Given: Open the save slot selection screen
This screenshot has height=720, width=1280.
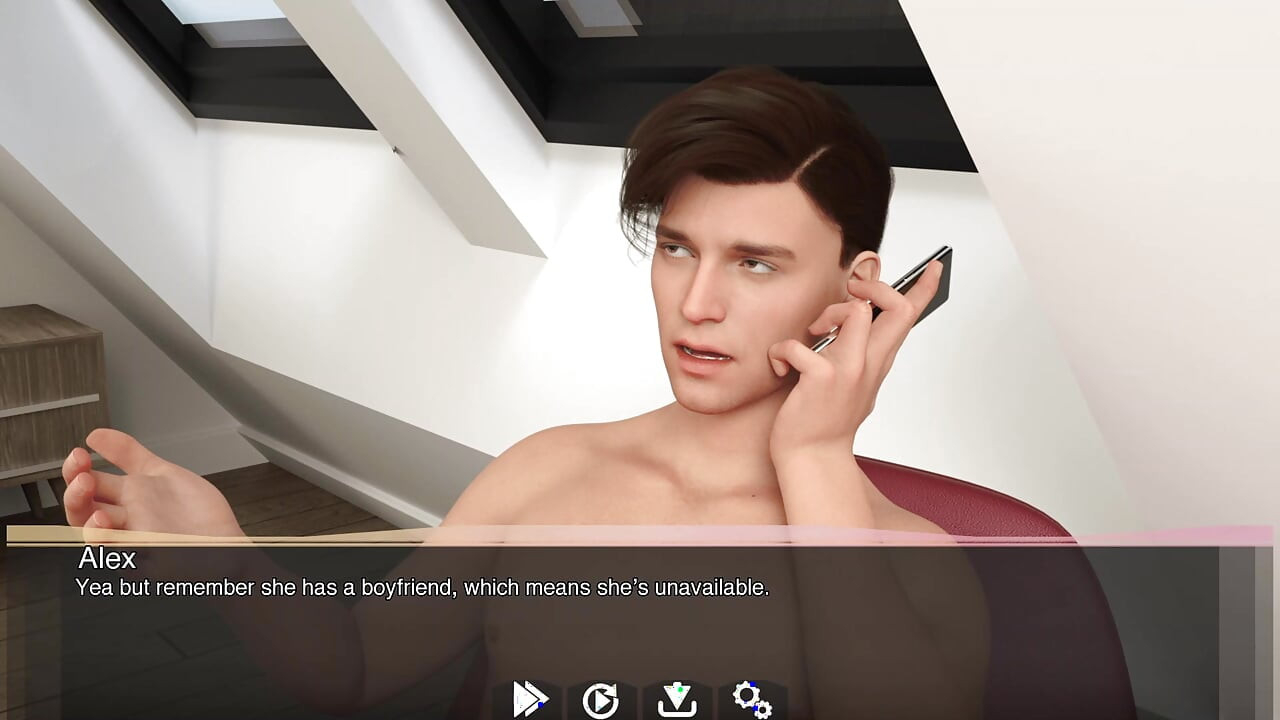Looking at the screenshot, I should point(679,697).
